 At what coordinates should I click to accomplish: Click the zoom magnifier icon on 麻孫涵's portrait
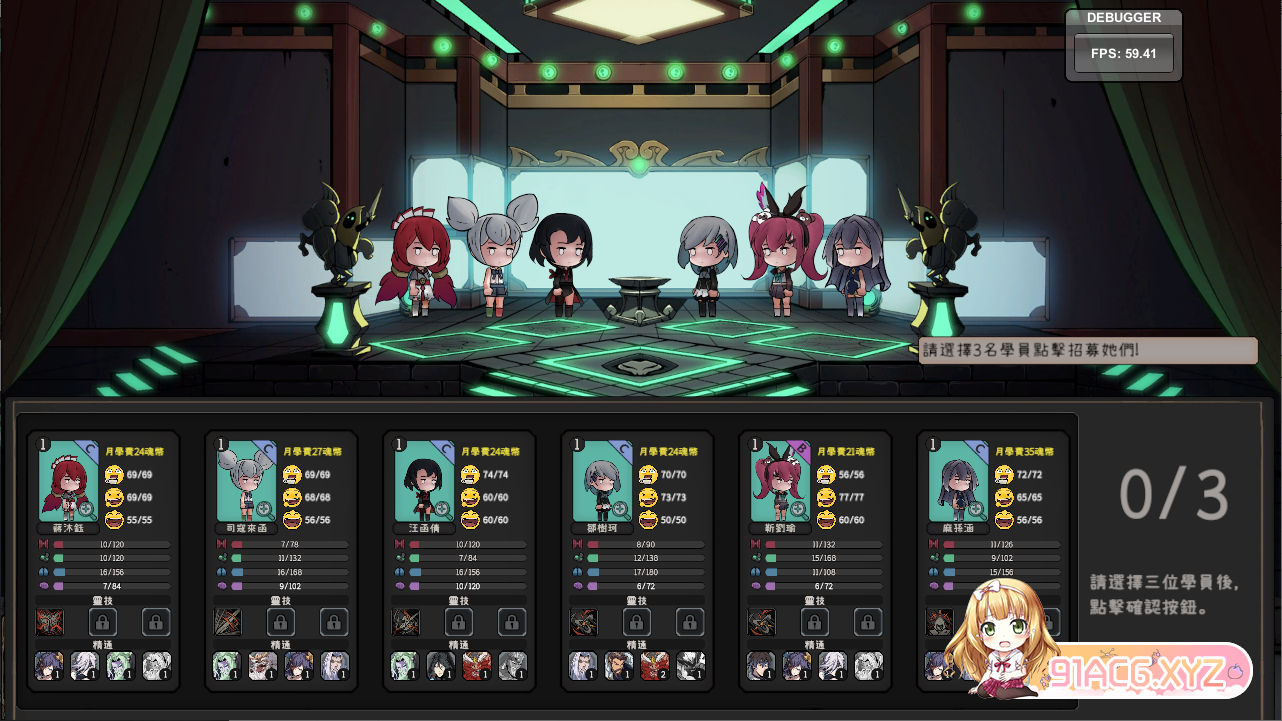[x=976, y=509]
